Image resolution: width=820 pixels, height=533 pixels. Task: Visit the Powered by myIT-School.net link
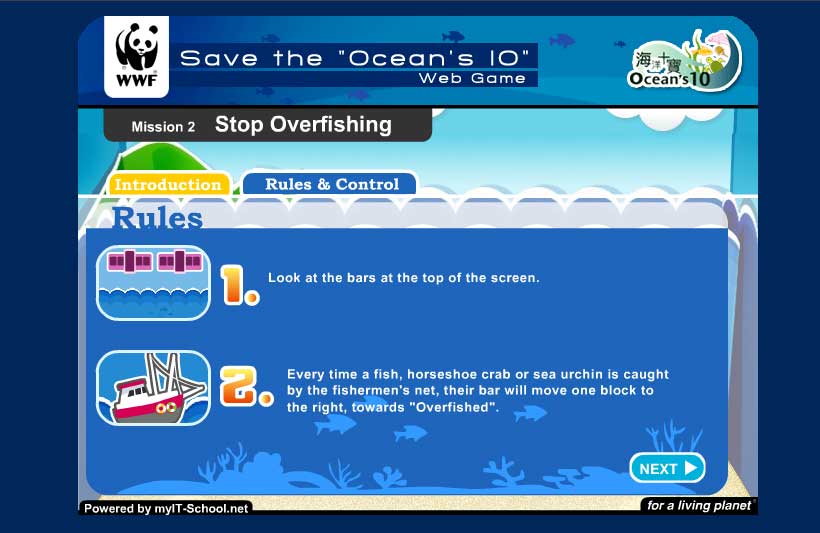click(166, 508)
